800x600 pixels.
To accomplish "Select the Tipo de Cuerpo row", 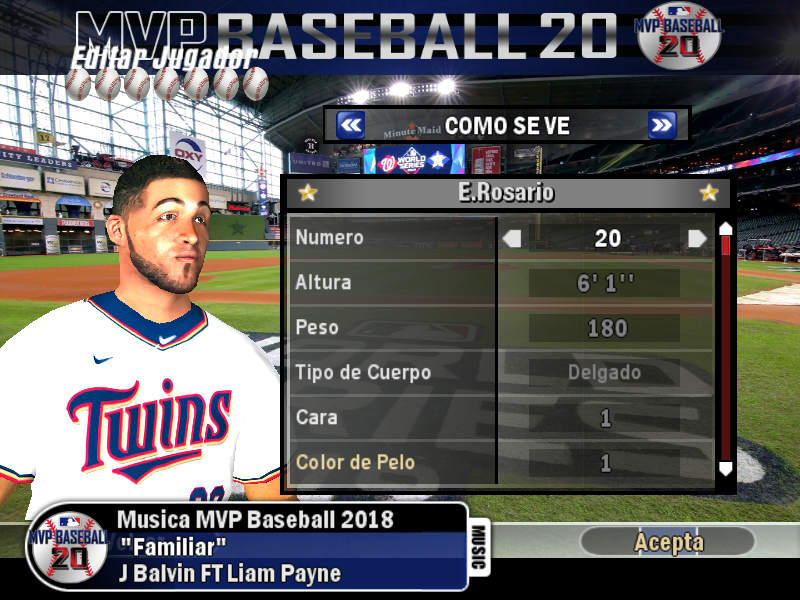I will coord(392,373).
